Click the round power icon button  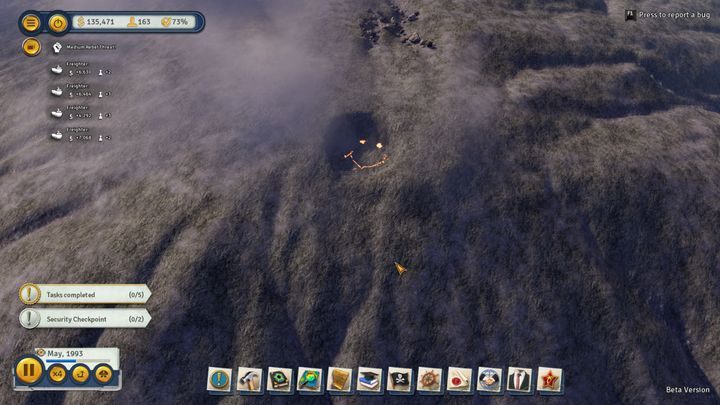tap(59, 21)
